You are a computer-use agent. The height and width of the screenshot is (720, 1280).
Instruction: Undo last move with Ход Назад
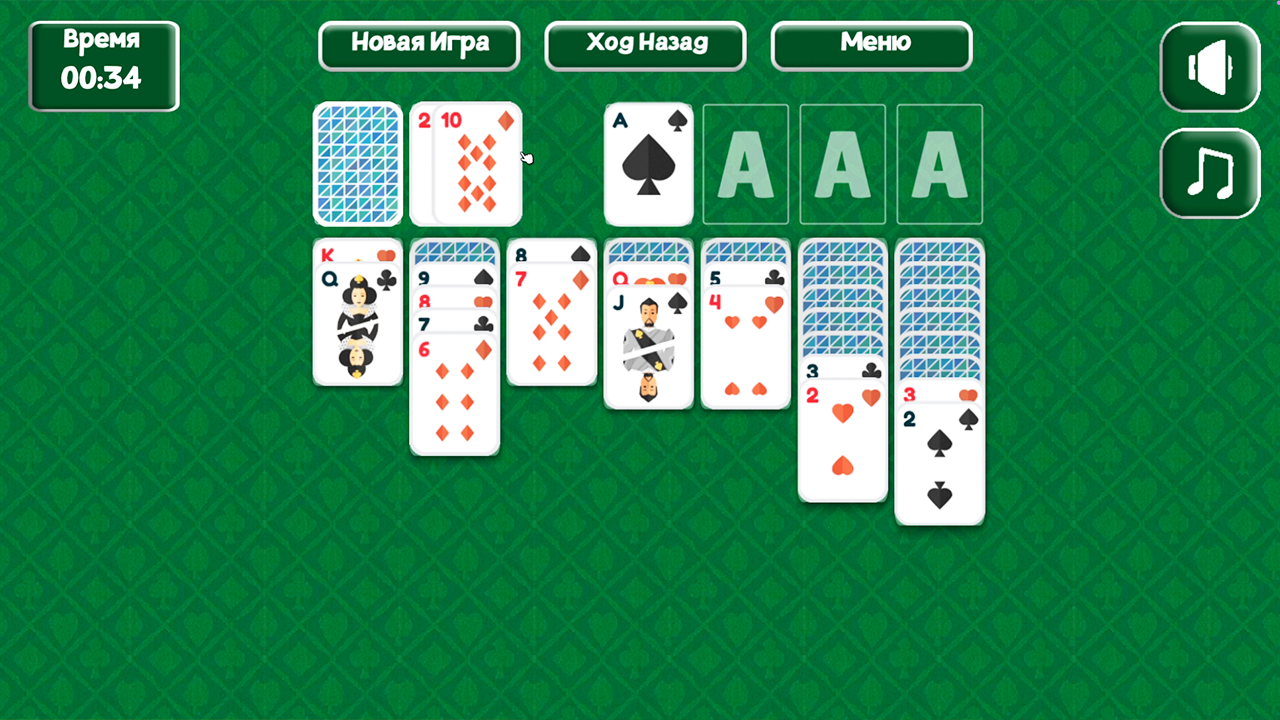coord(645,45)
